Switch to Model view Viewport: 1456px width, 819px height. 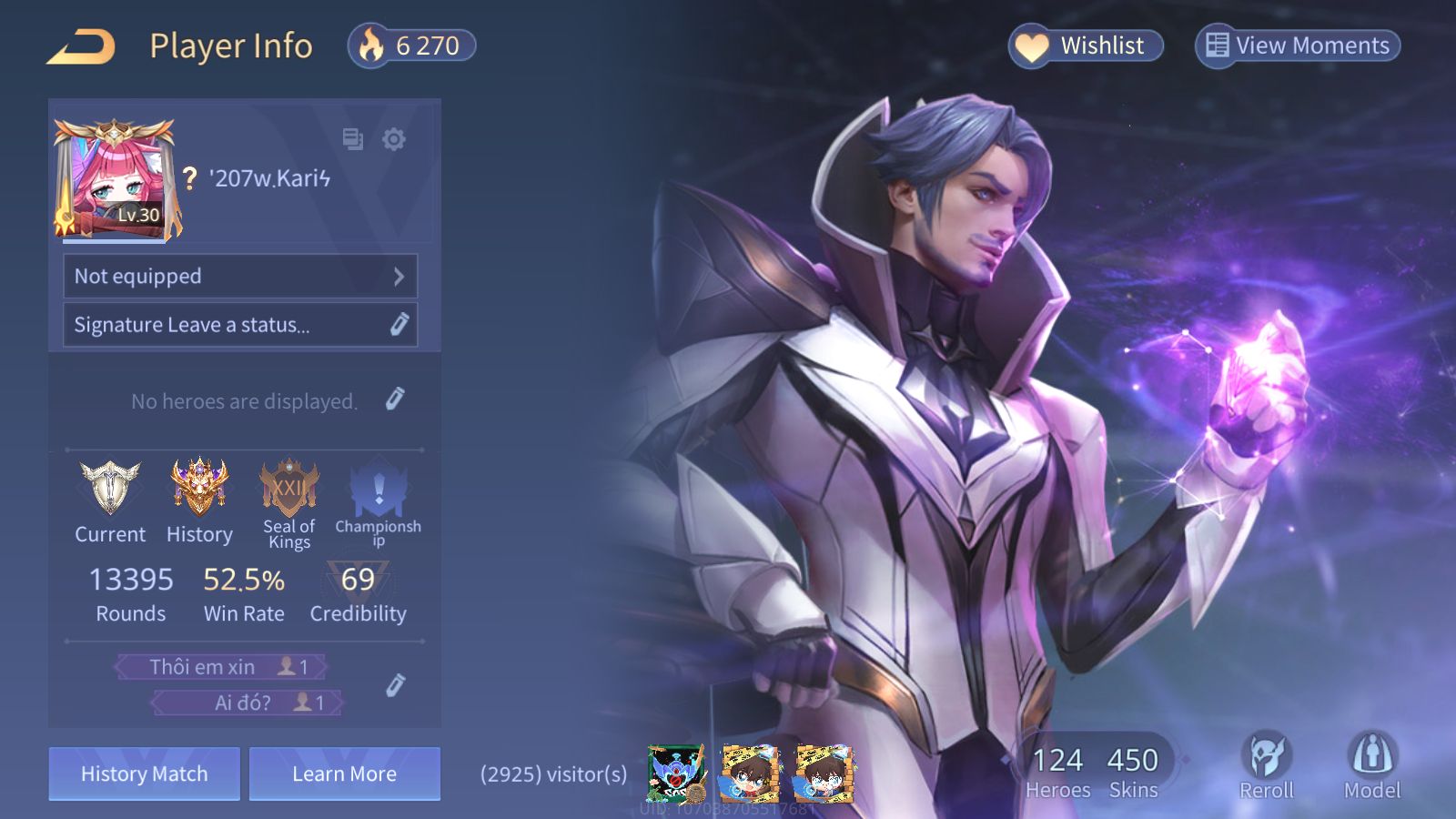1372,764
